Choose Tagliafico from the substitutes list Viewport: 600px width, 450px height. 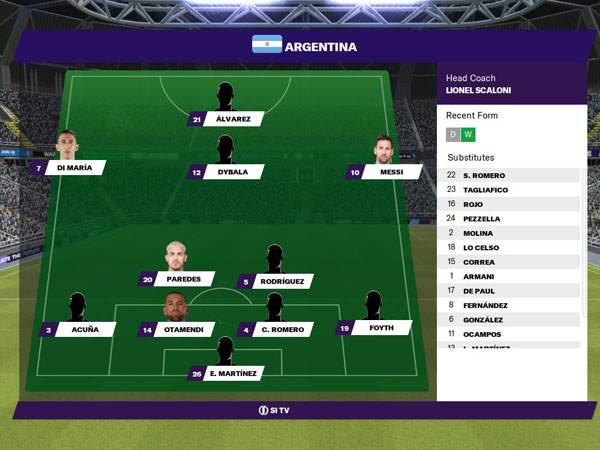510,189
